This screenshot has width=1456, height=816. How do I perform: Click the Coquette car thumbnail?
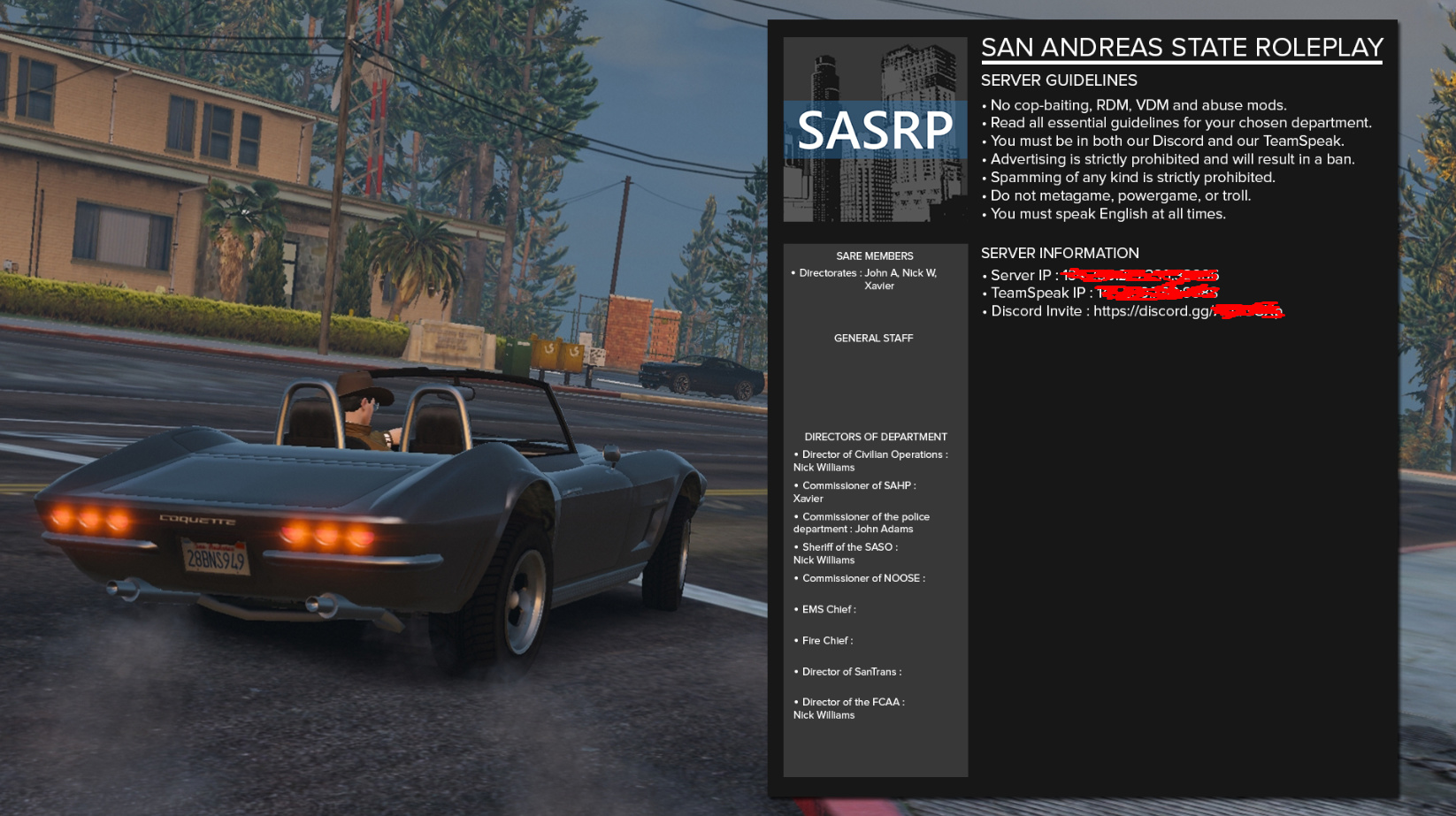pyautogui.click(x=372, y=513)
